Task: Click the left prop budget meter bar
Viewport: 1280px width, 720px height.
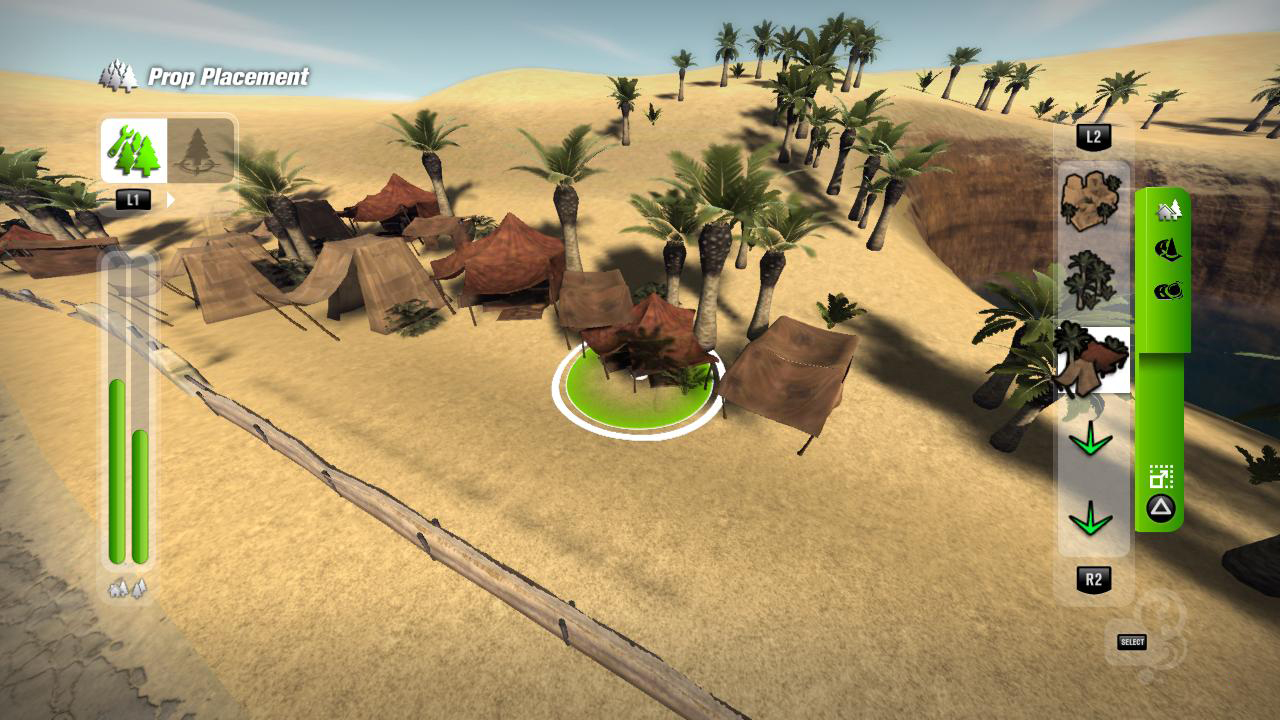Action: [118, 470]
